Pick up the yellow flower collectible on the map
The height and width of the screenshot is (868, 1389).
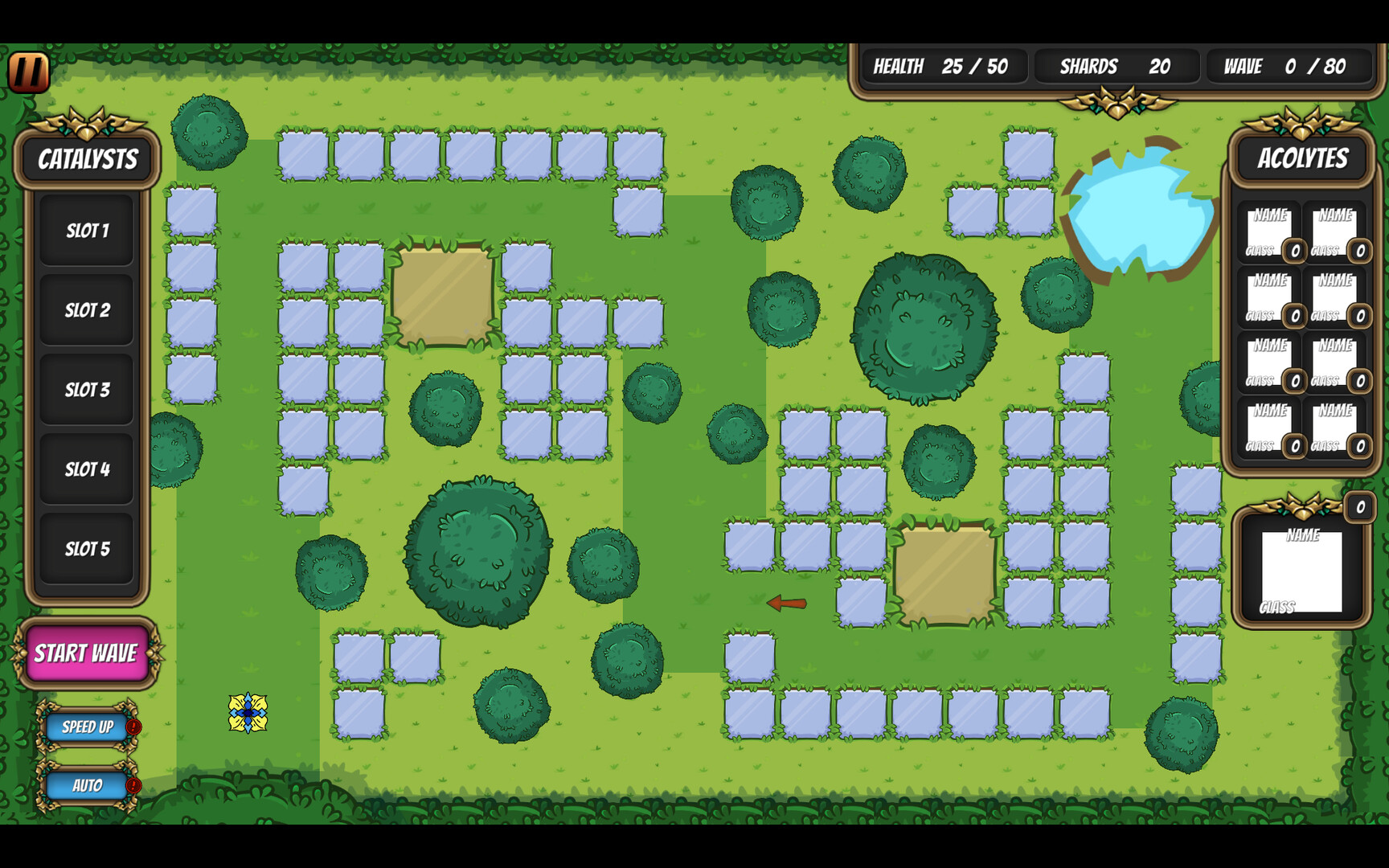point(249,714)
